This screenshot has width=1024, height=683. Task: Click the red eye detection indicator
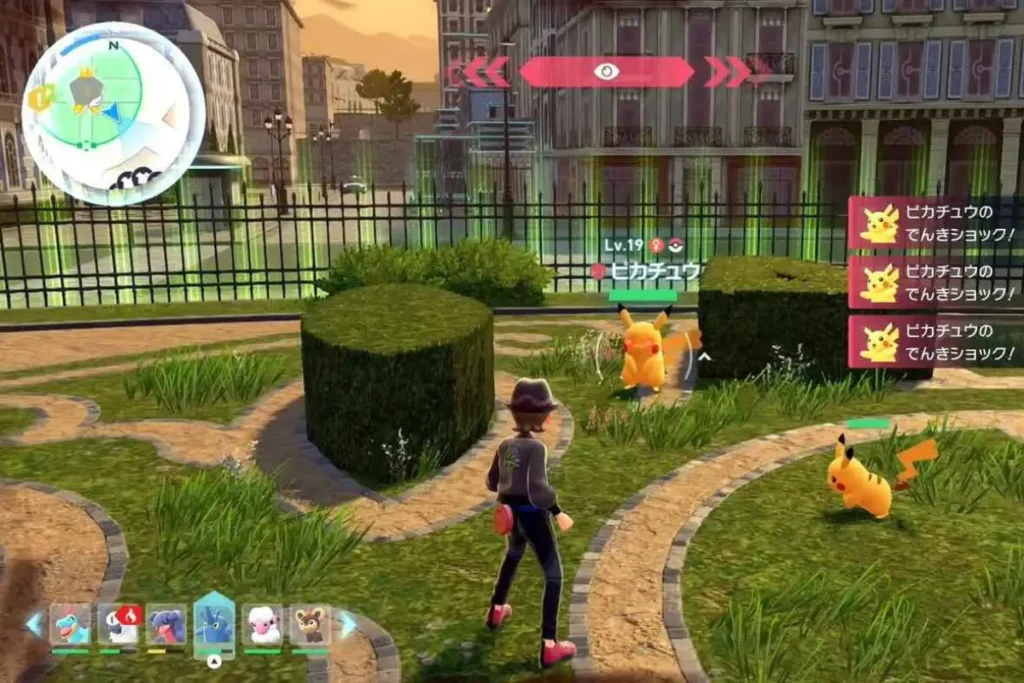click(606, 71)
